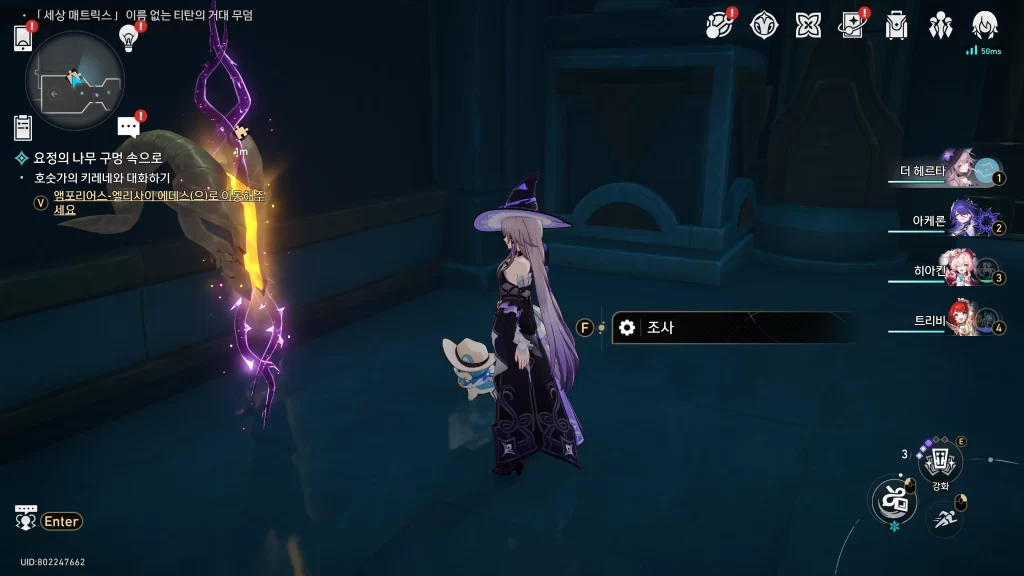Open the planet-orbit icon with red alert
The width and height of the screenshot is (1024, 576).
click(718, 25)
